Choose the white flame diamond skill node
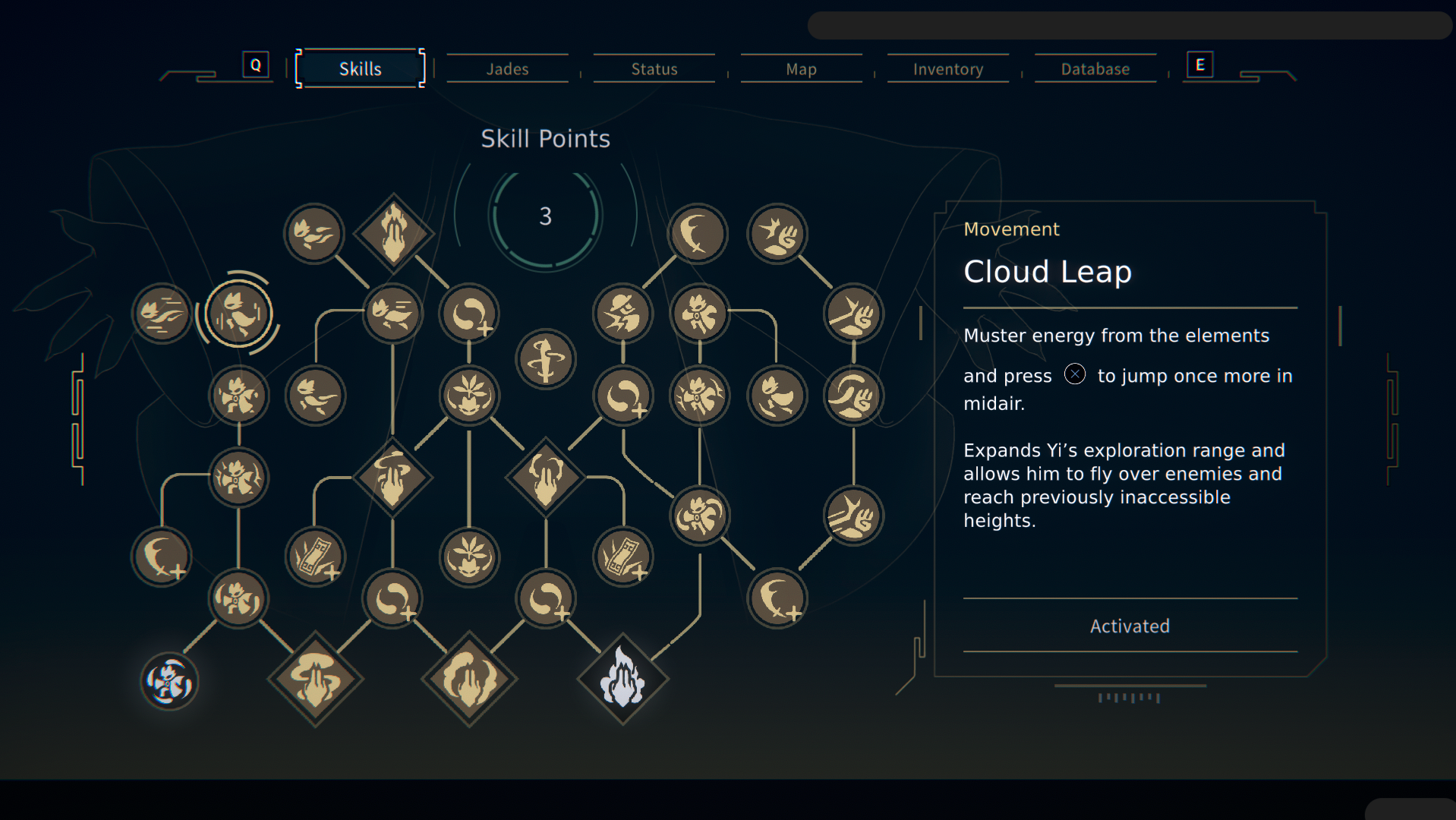 [x=622, y=679]
